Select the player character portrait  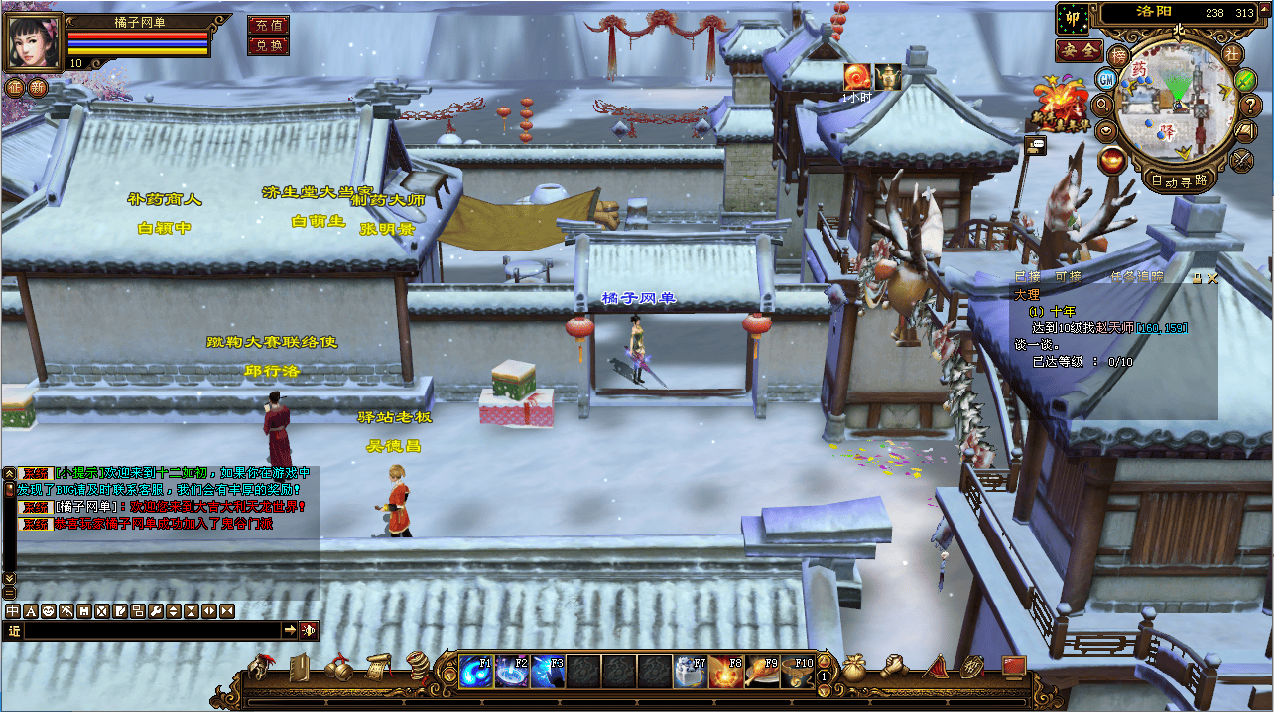[x=34, y=42]
